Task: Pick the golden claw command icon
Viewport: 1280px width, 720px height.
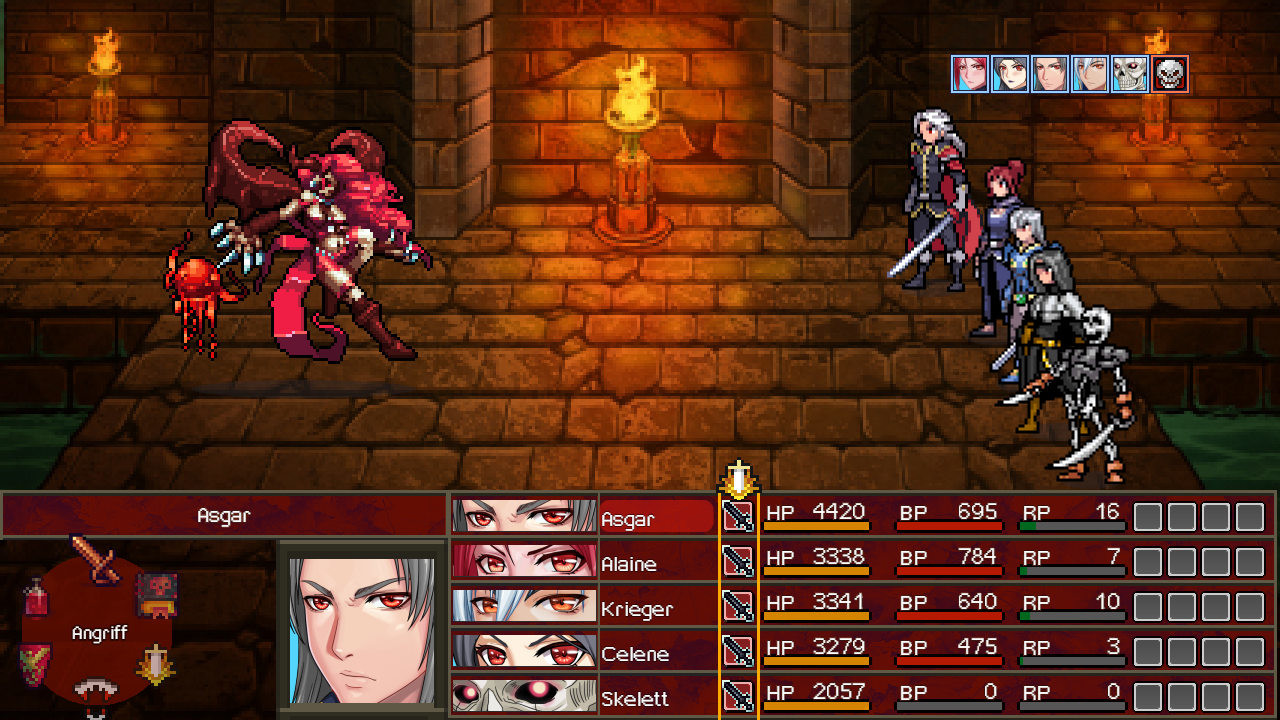Action: click(155, 664)
